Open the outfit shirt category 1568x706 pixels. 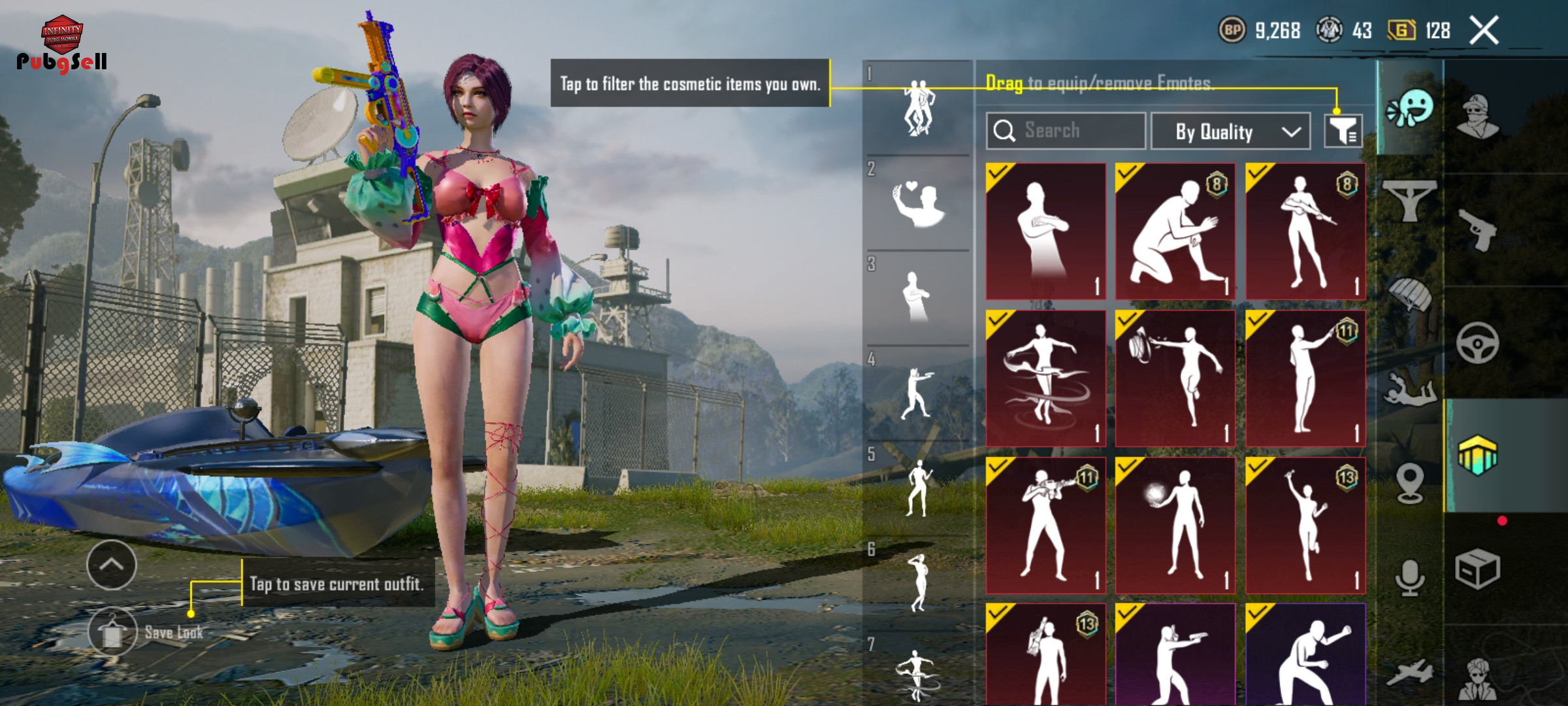1409,200
